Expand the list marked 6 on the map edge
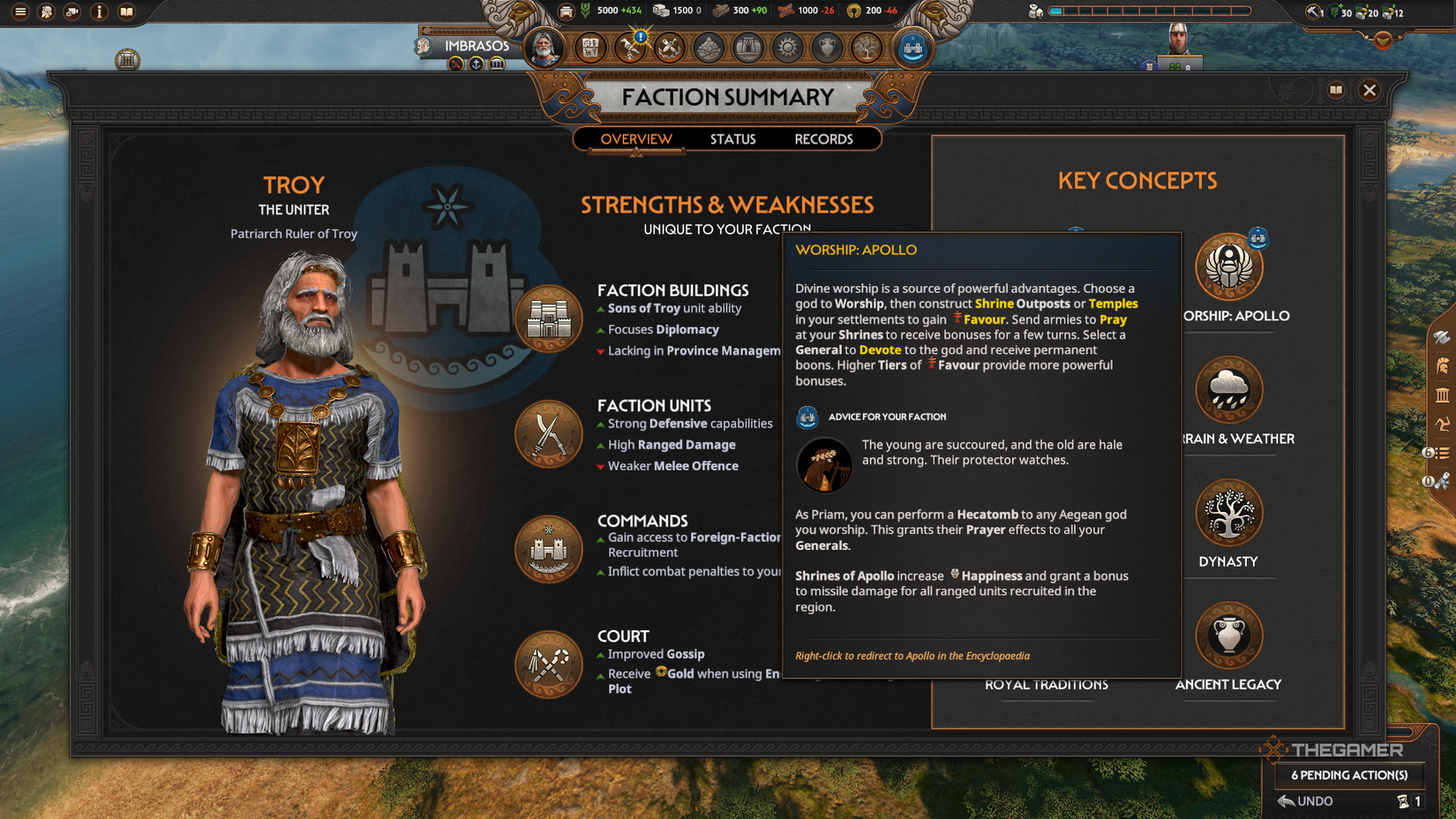 [1442, 453]
